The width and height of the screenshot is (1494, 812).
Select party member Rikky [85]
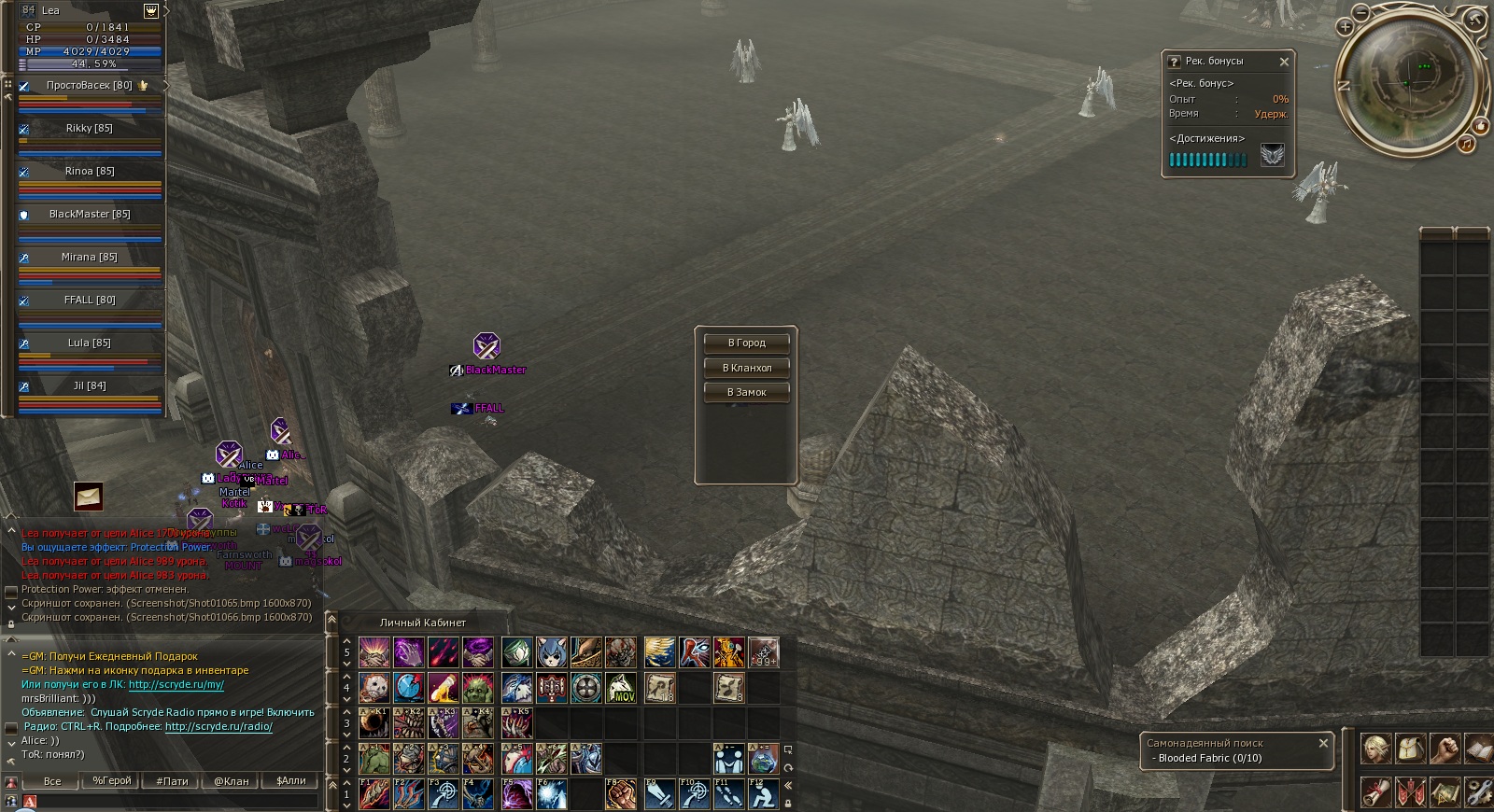(x=90, y=128)
